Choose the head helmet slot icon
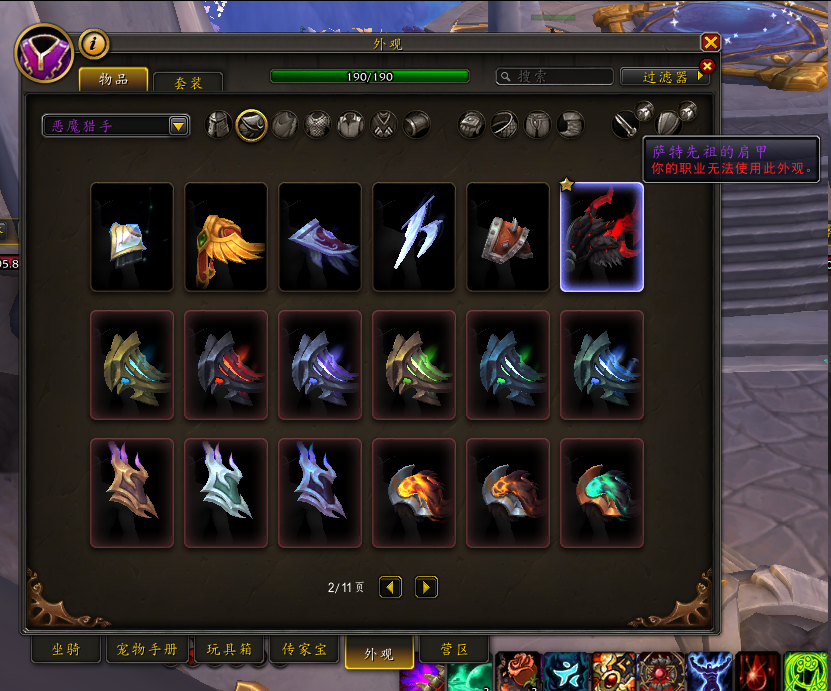The width and height of the screenshot is (831, 691). click(x=218, y=125)
